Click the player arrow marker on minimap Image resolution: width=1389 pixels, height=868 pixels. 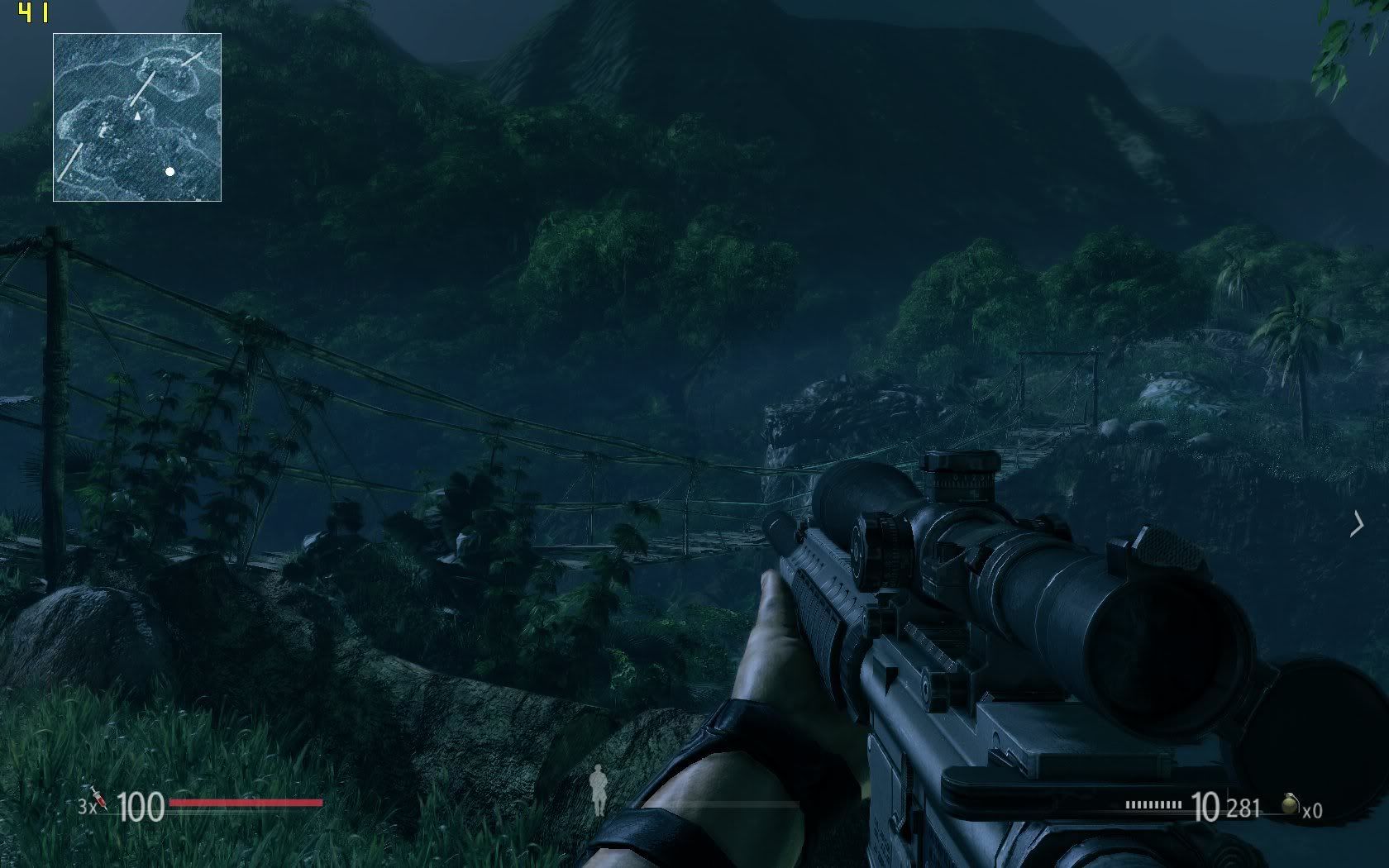137,117
